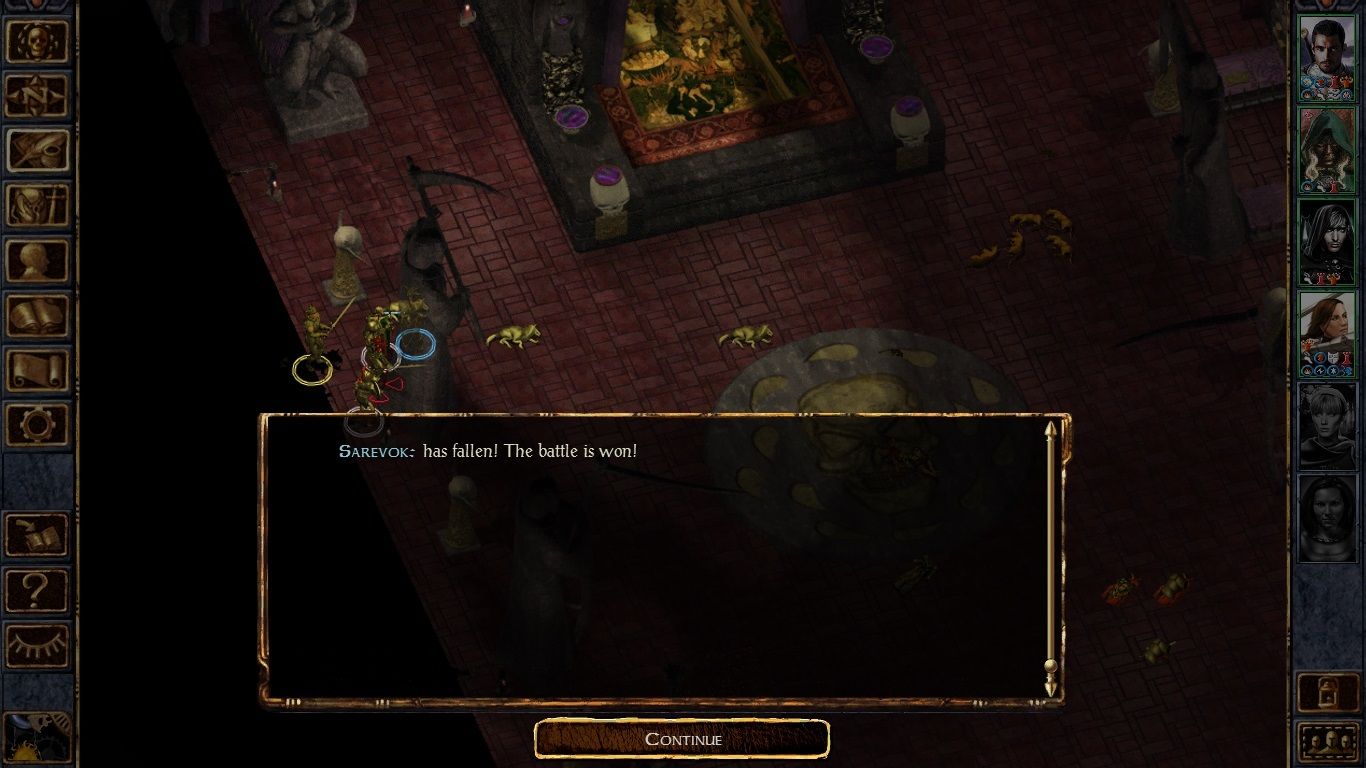Click the dialogue scroll-up arrow
The image size is (1366, 768).
pos(1049,428)
